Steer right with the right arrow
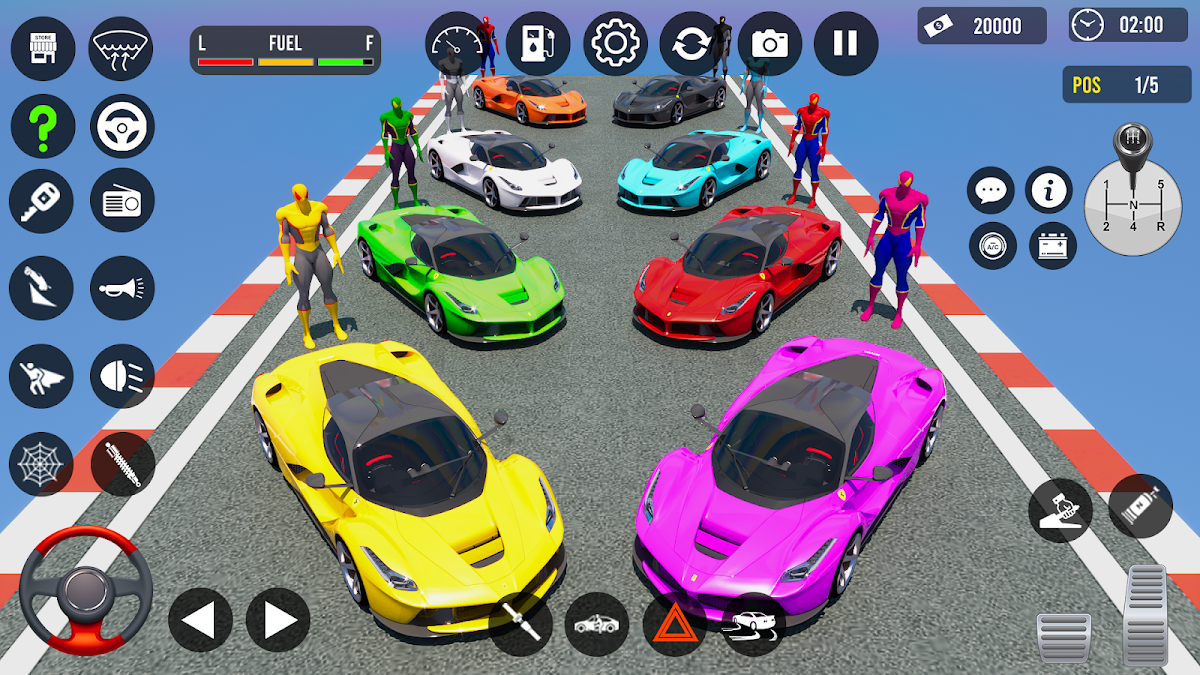 278,620
